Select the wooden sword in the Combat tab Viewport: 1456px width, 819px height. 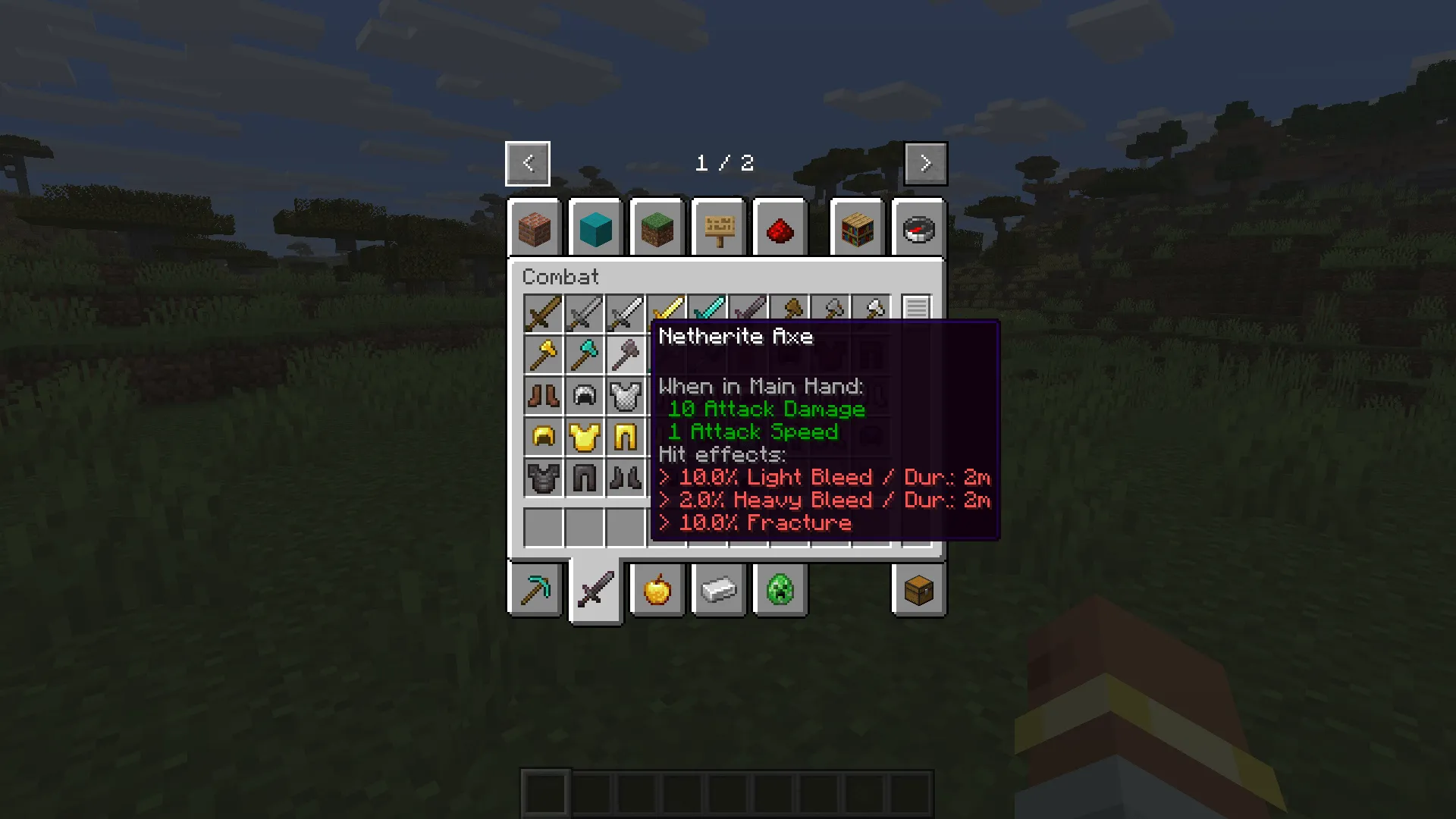pyautogui.click(x=544, y=313)
